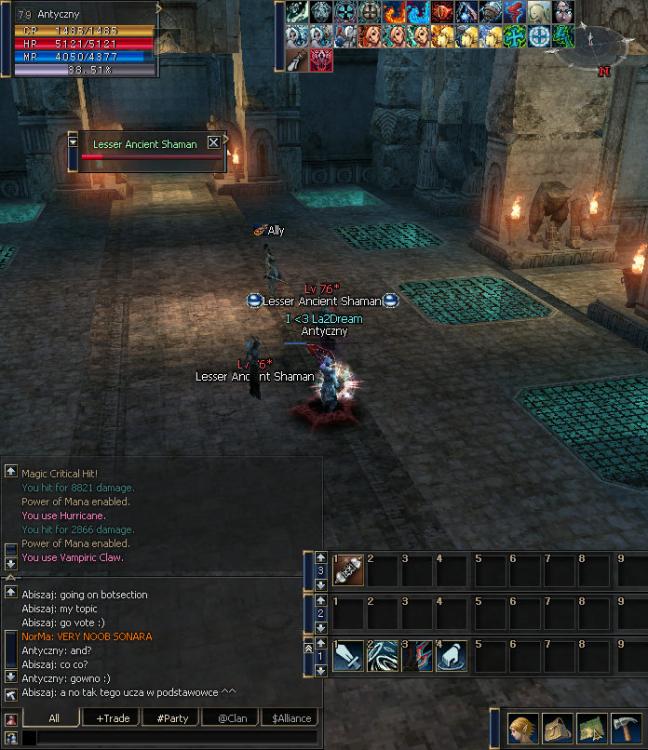The height and width of the screenshot is (750, 648).
Task: Click the chat message input field
Action: (160, 739)
